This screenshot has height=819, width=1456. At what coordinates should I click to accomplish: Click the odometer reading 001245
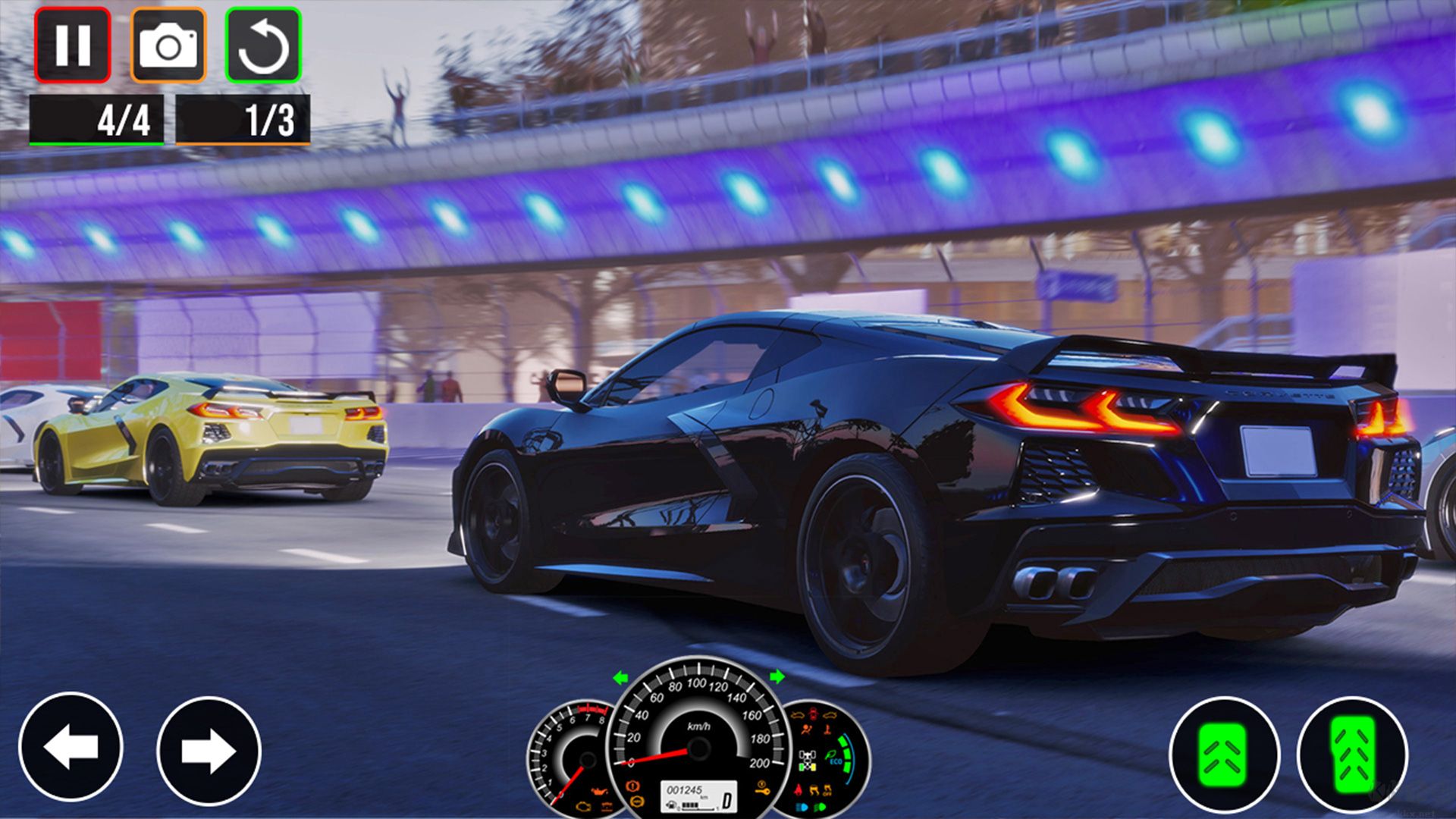coord(685,790)
